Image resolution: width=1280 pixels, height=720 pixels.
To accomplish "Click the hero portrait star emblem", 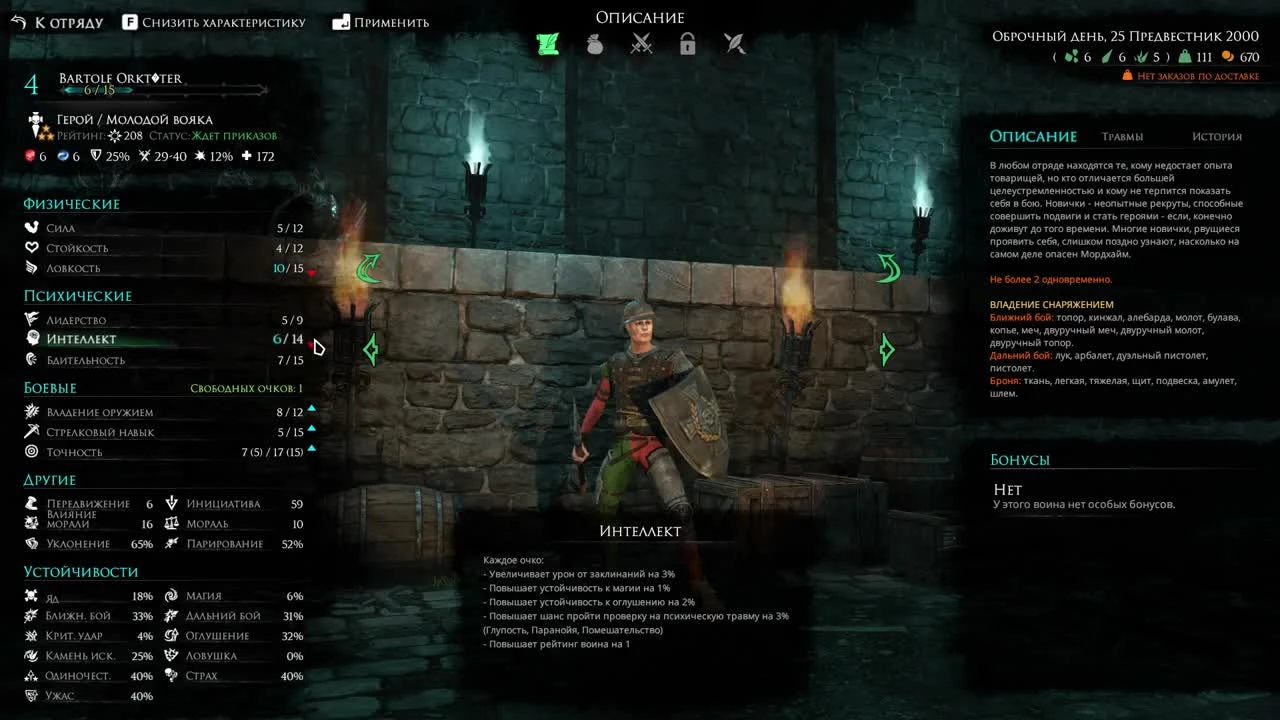I will tap(40, 120).
